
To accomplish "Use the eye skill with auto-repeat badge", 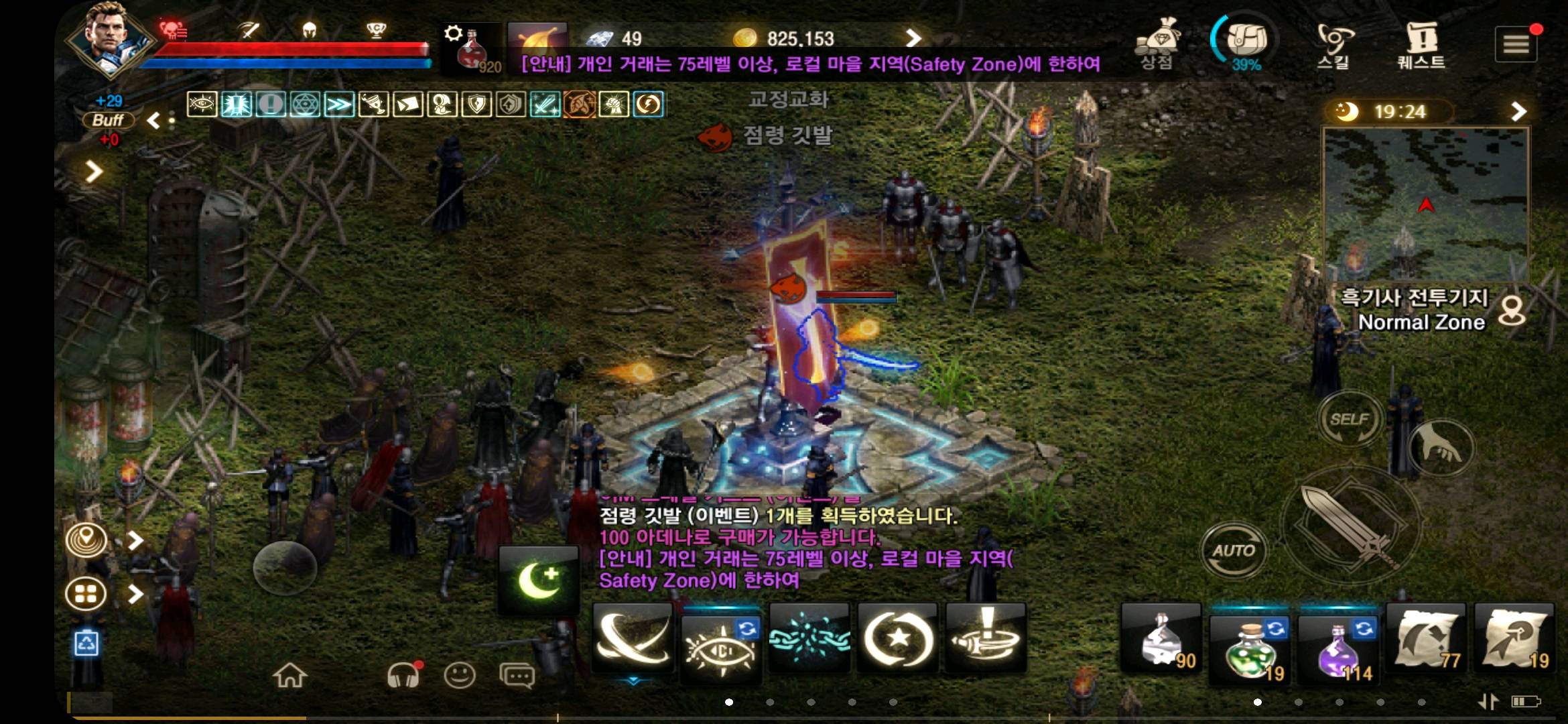I will (719, 644).
